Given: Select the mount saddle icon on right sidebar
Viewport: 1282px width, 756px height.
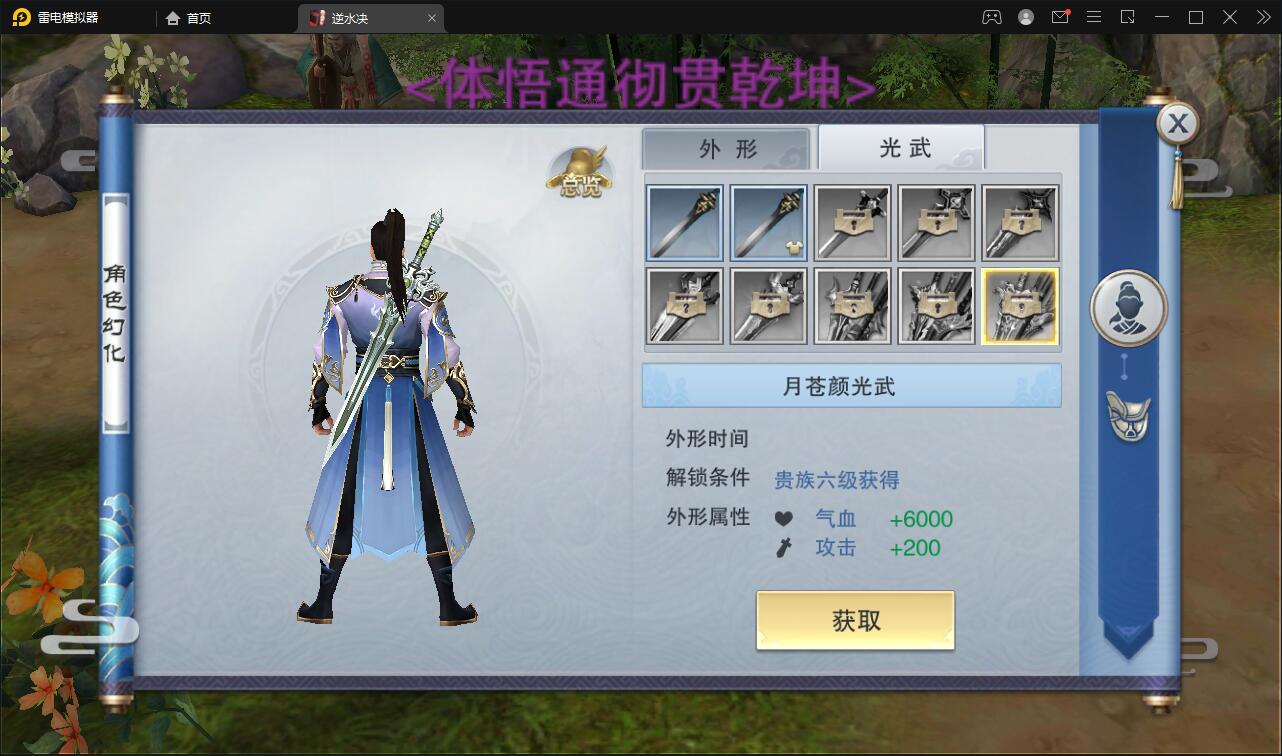Looking at the screenshot, I should pos(1128,416).
